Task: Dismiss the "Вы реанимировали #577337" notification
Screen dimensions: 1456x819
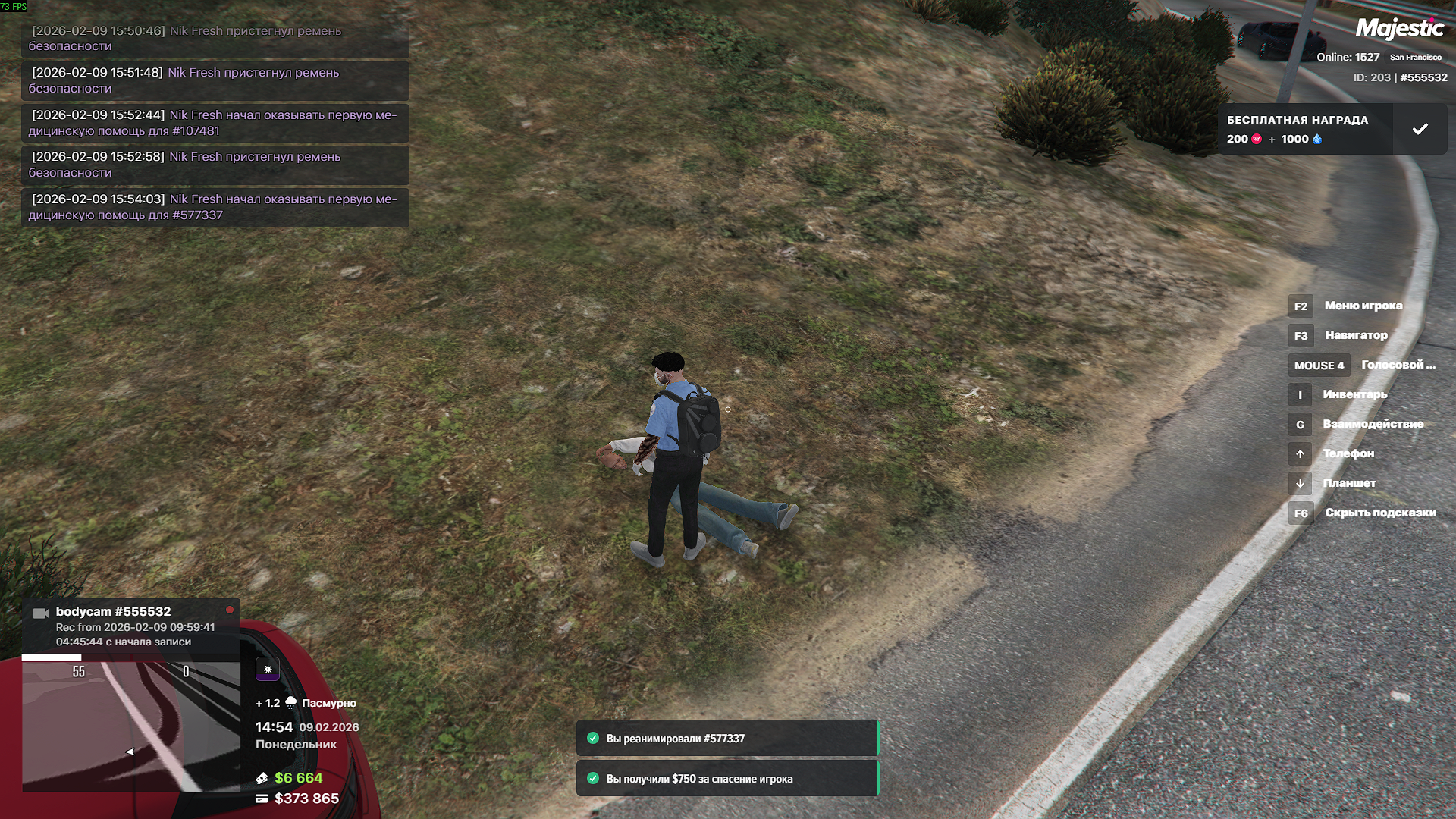Action: 726,739
